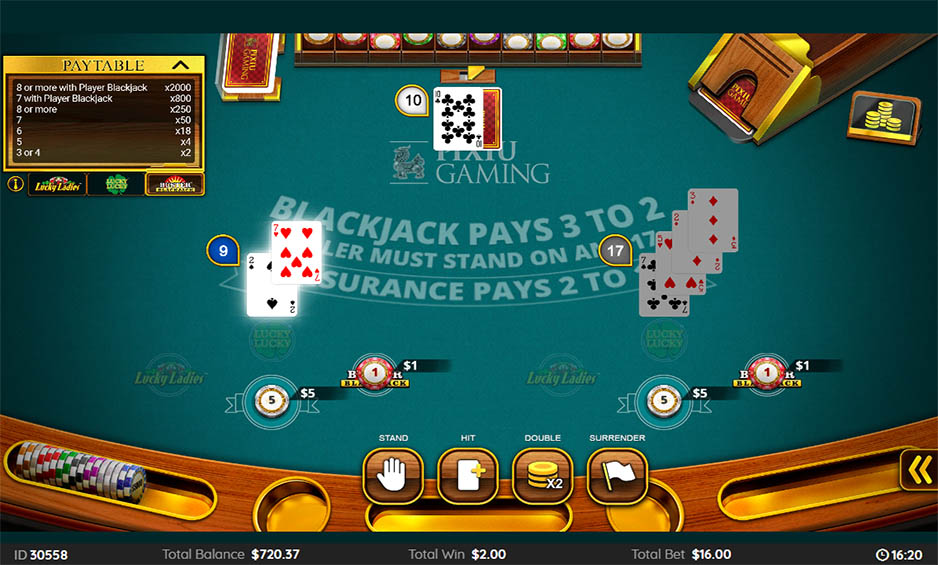Select the left hand with 2 and 7

pos(285,267)
